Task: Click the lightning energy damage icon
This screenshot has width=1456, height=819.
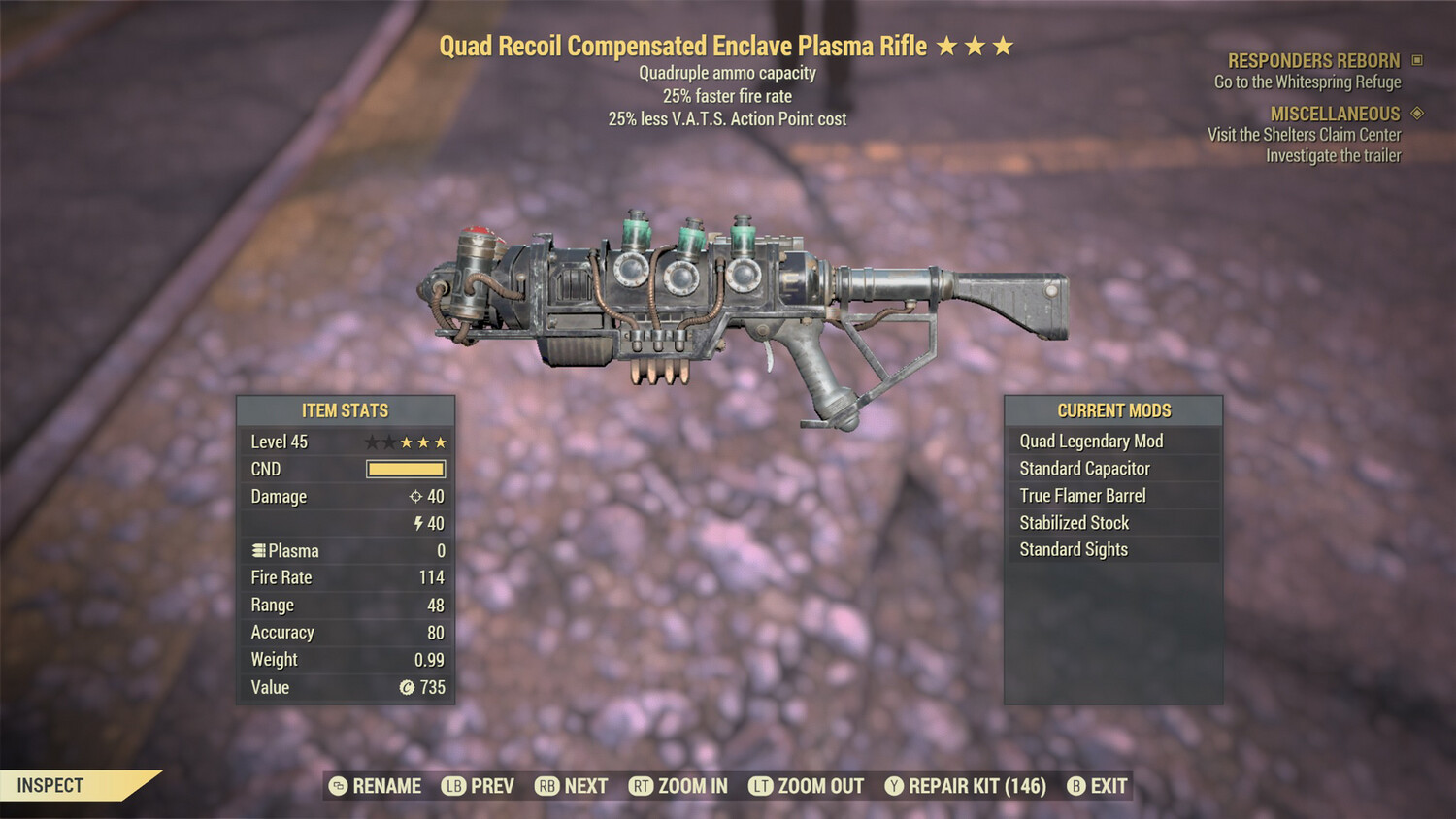Action: click(417, 524)
